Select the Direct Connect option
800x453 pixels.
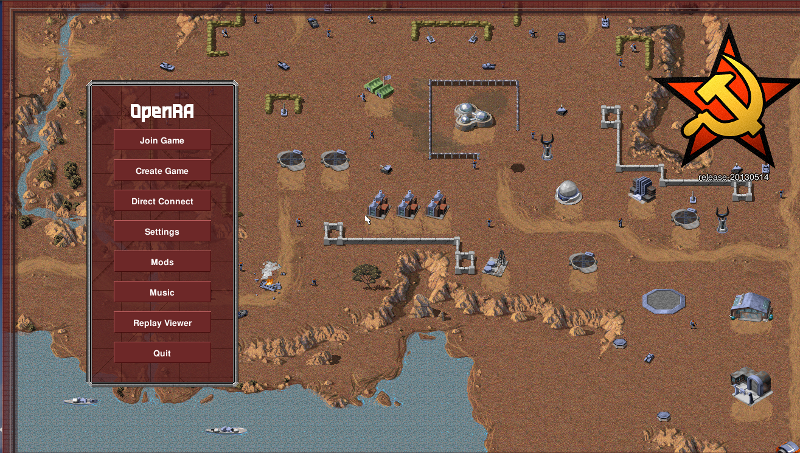click(162, 201)
